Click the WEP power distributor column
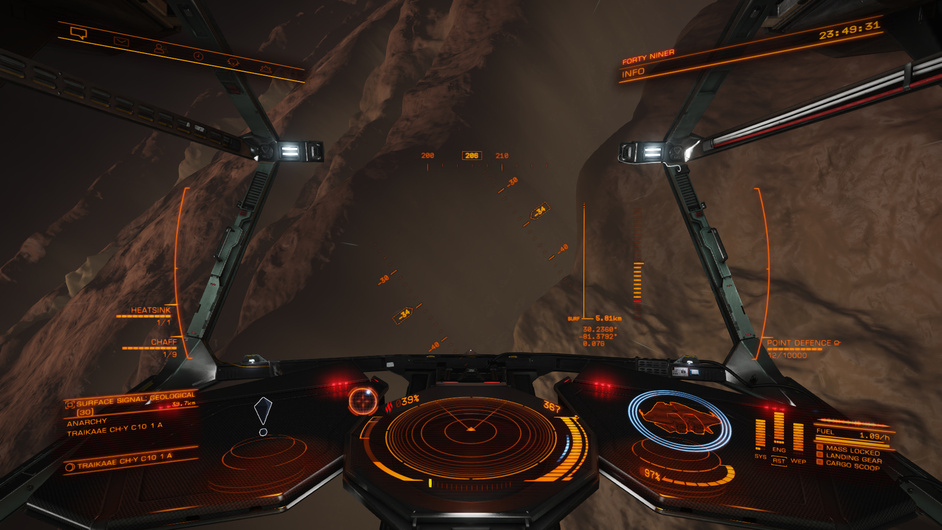 [798, 436]
